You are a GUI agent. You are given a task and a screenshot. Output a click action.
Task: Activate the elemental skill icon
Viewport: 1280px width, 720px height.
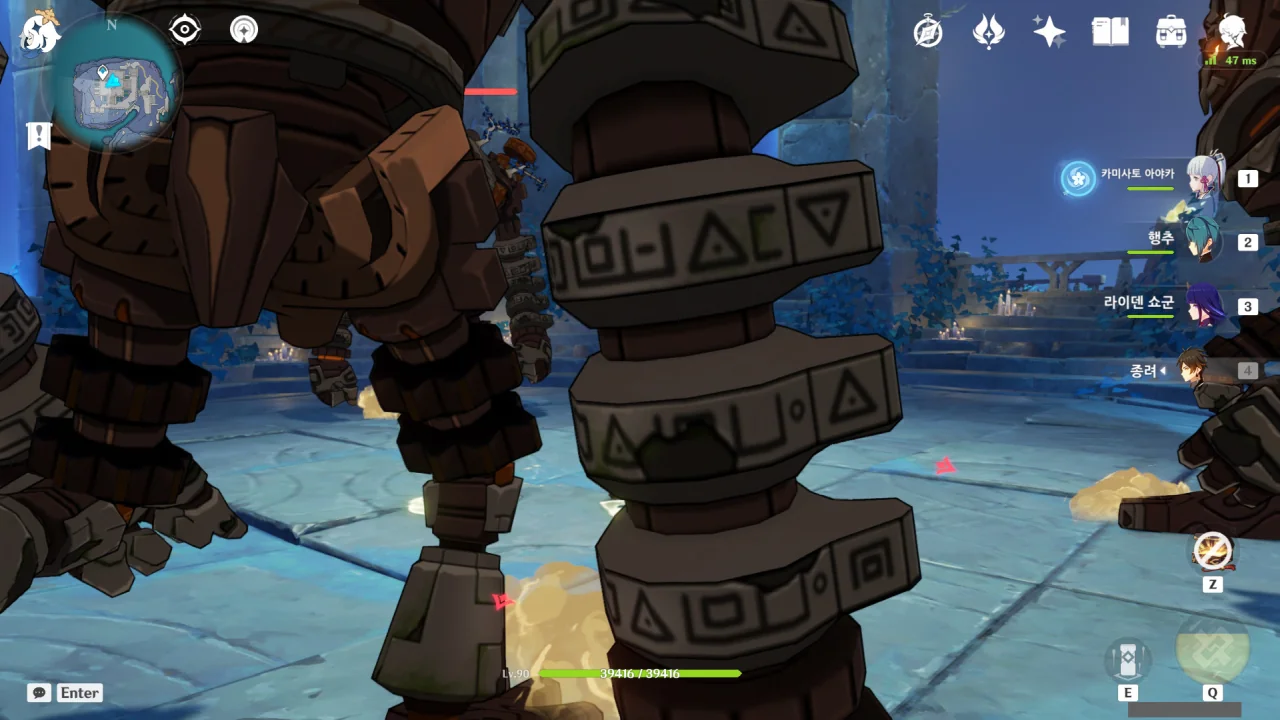click(x=1128, y=660)
